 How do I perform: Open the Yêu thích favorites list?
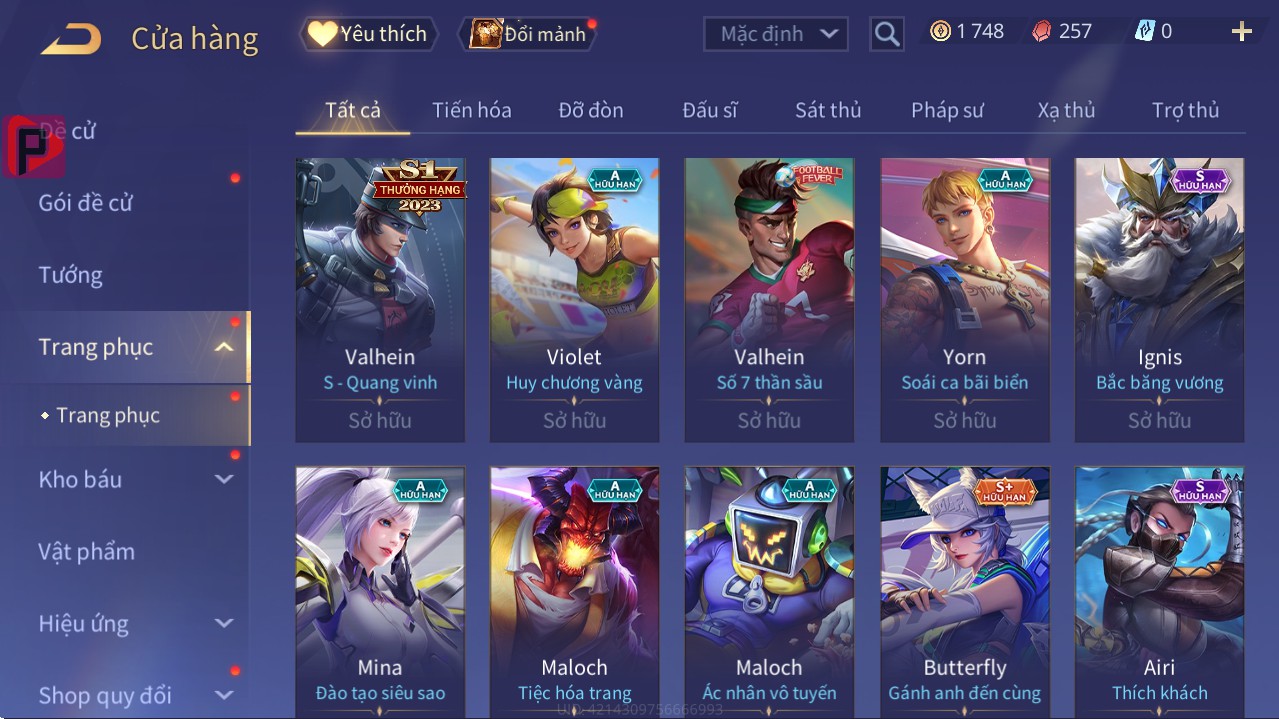pyautogui.click(x=368, y=34)
